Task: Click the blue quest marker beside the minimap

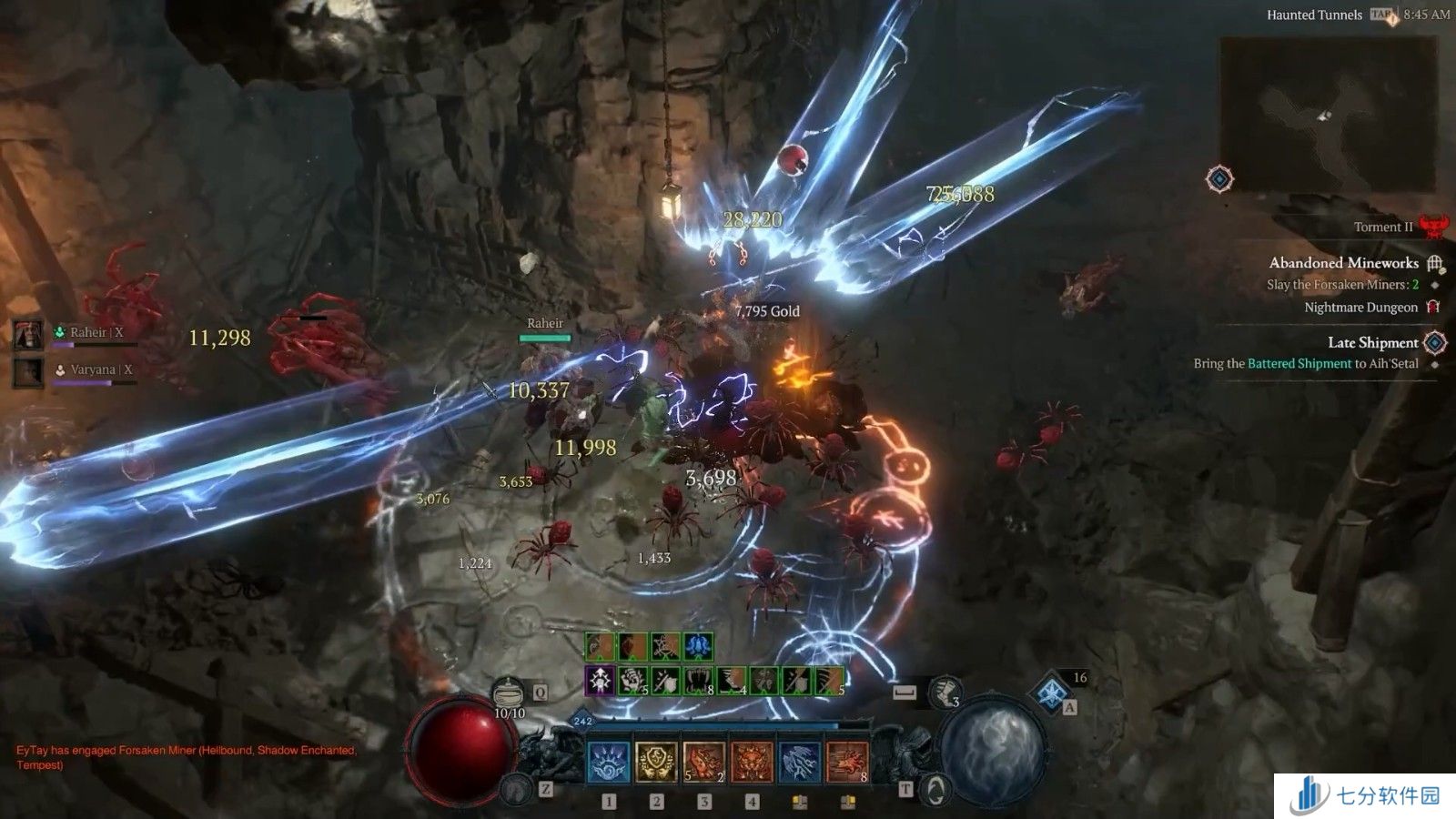Action: pyautogui.click(x=1219, y=178)
